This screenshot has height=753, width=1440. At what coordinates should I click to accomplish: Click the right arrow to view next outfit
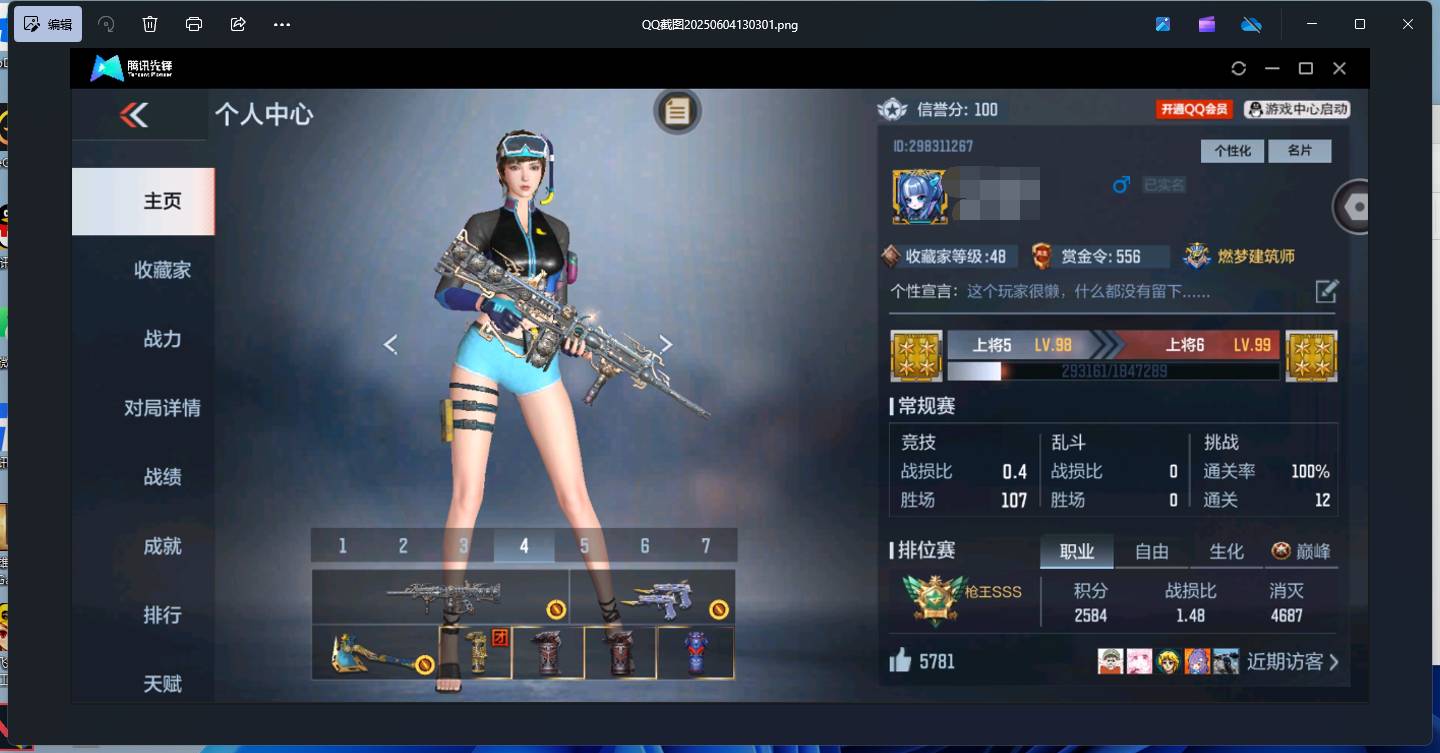(x=666, y=344)
